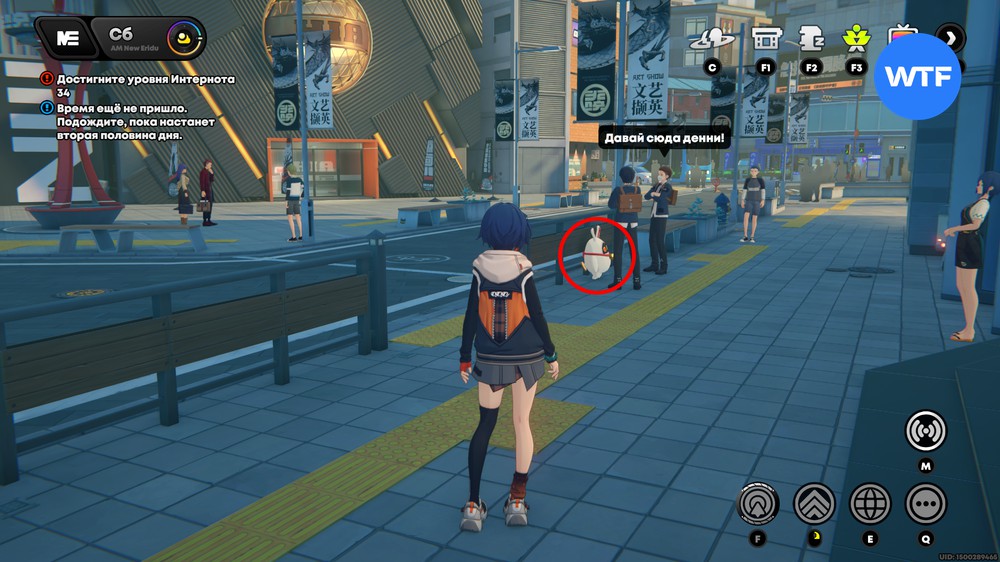This screenshot has width=1000, height=562.
Task: Open the ringed planet icon menu
Action: click(712, 40)
